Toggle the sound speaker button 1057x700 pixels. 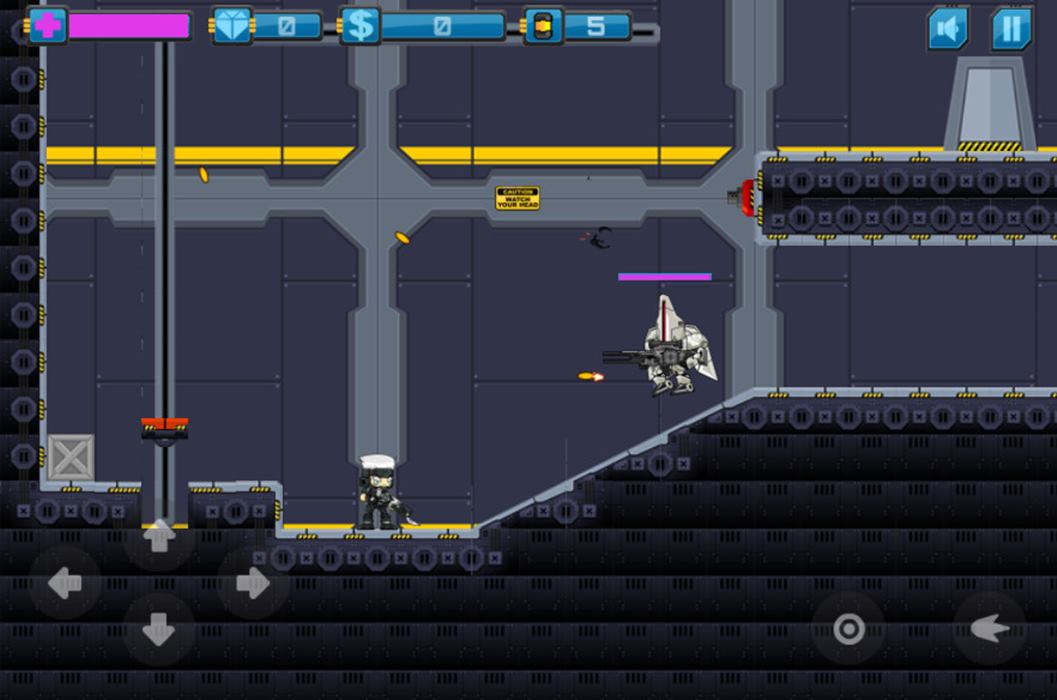click(x=947, y=28)
